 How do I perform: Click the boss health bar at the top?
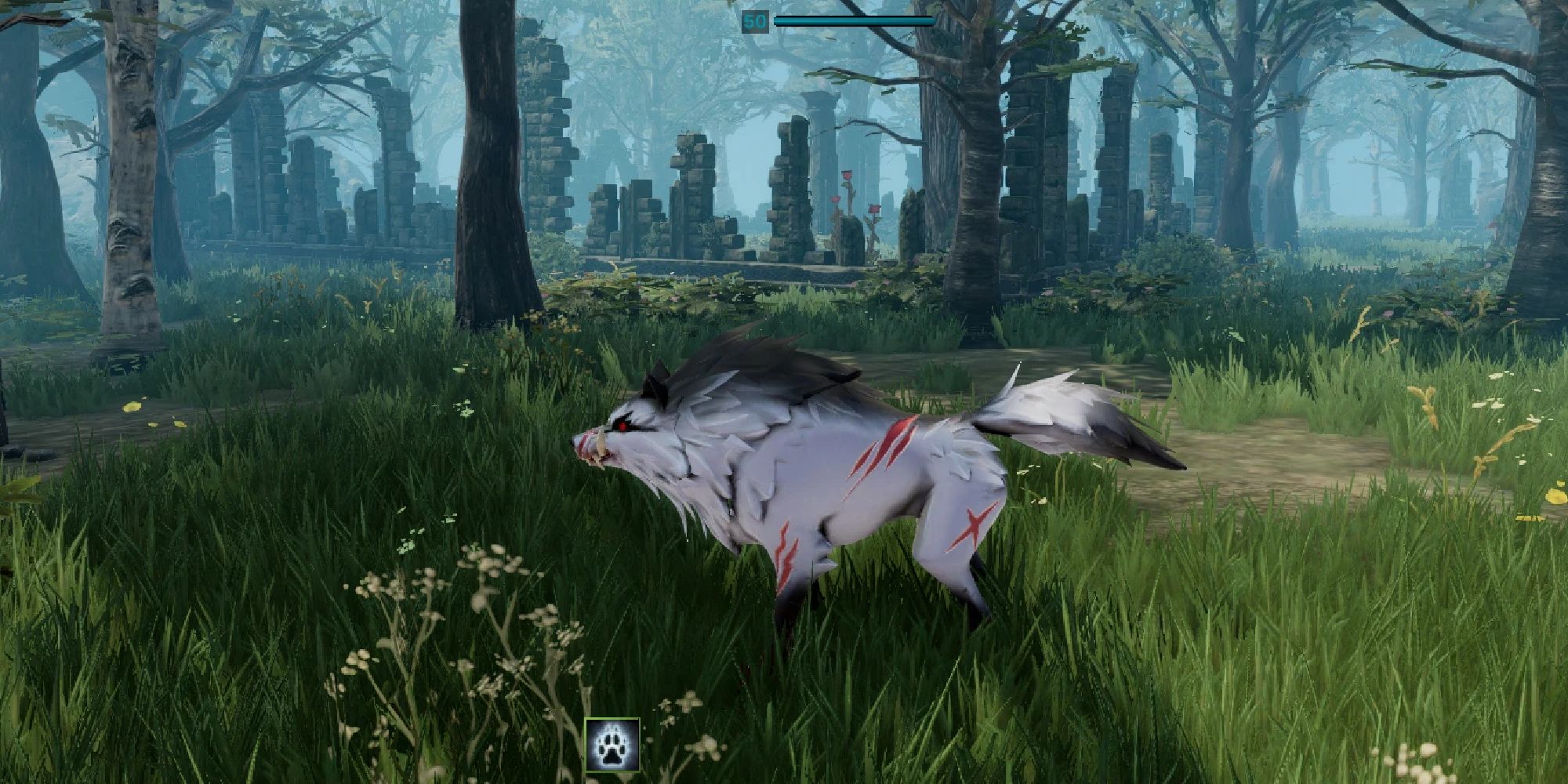[855, 20]
